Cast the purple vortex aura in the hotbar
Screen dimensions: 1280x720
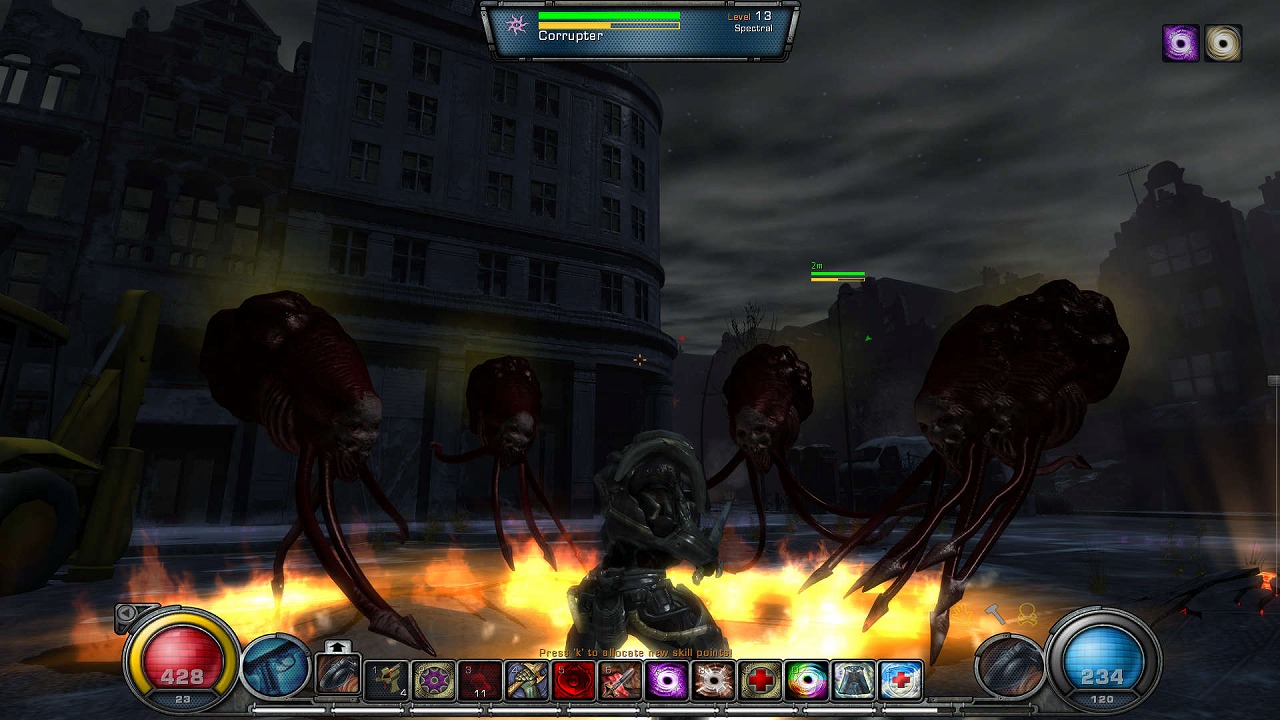point(666,681)
